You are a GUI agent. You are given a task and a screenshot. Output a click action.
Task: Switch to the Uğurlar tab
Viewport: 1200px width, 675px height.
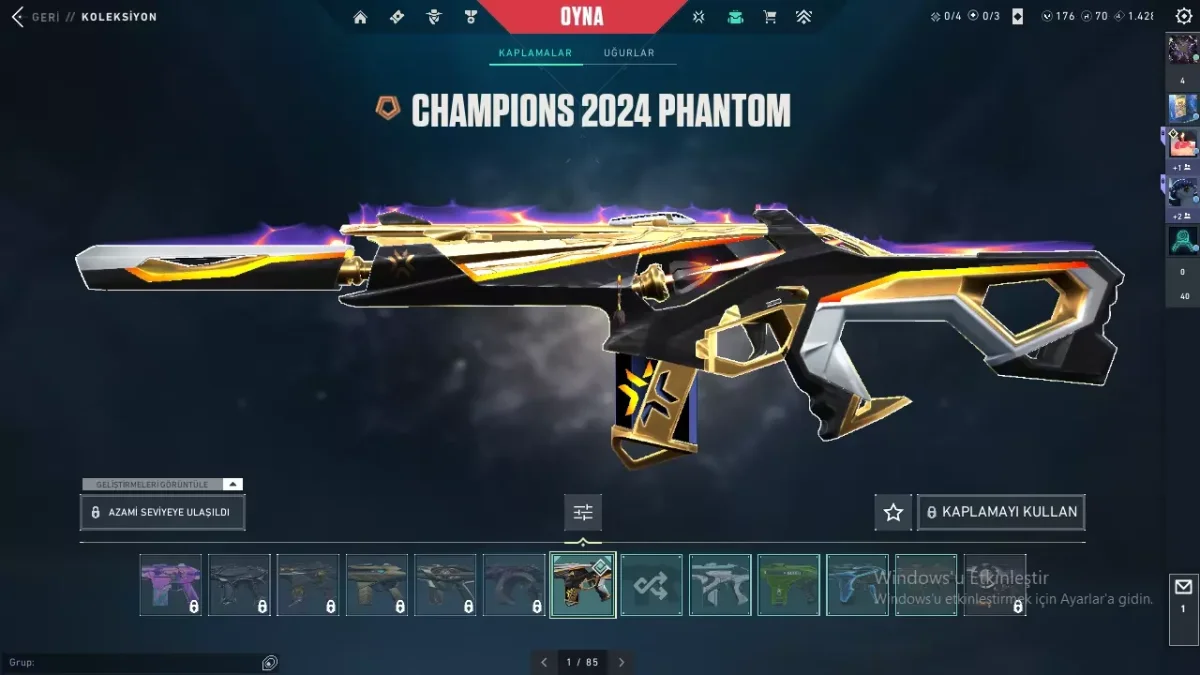628,53
